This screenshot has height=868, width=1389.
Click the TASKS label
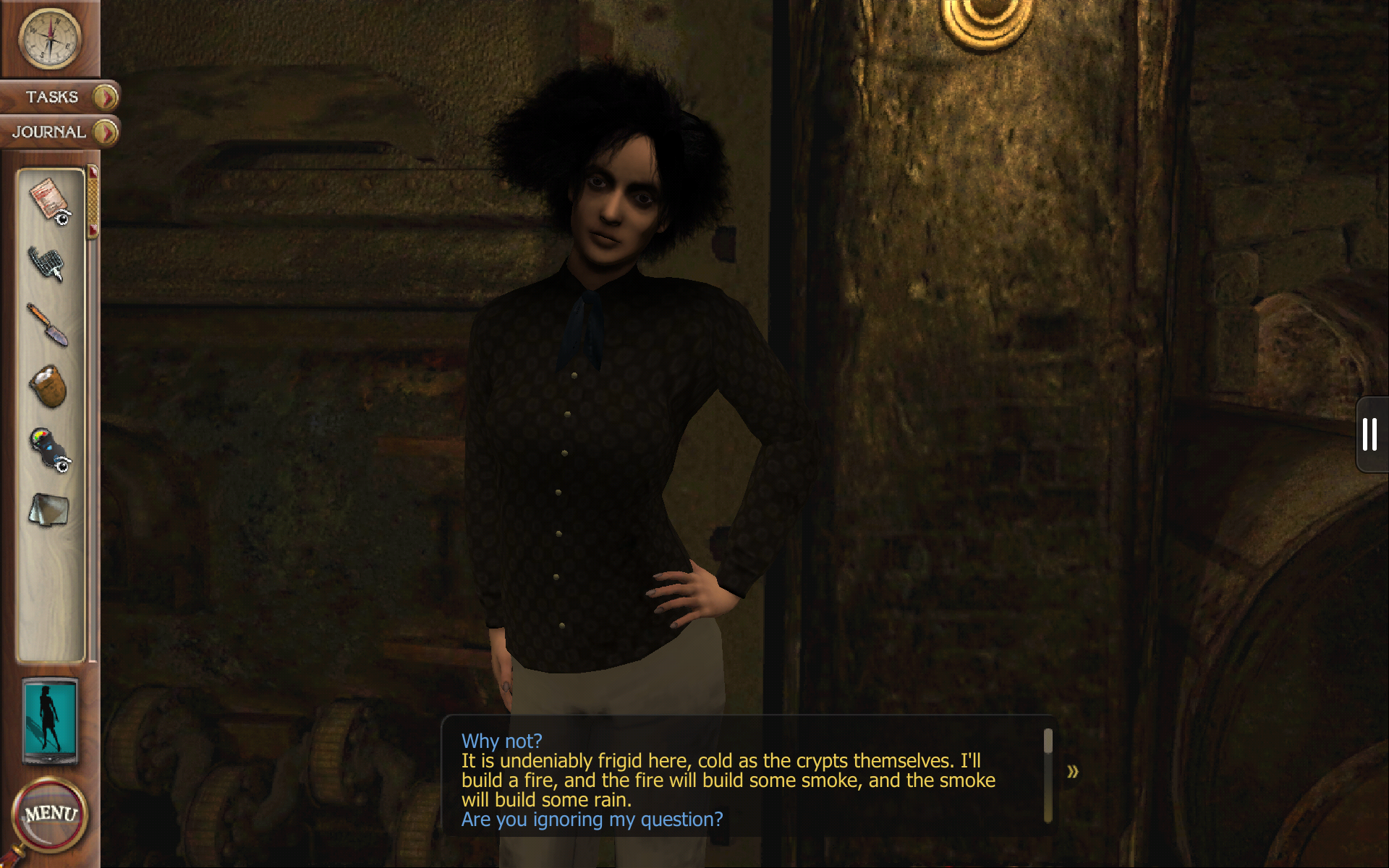coord(52,97)
